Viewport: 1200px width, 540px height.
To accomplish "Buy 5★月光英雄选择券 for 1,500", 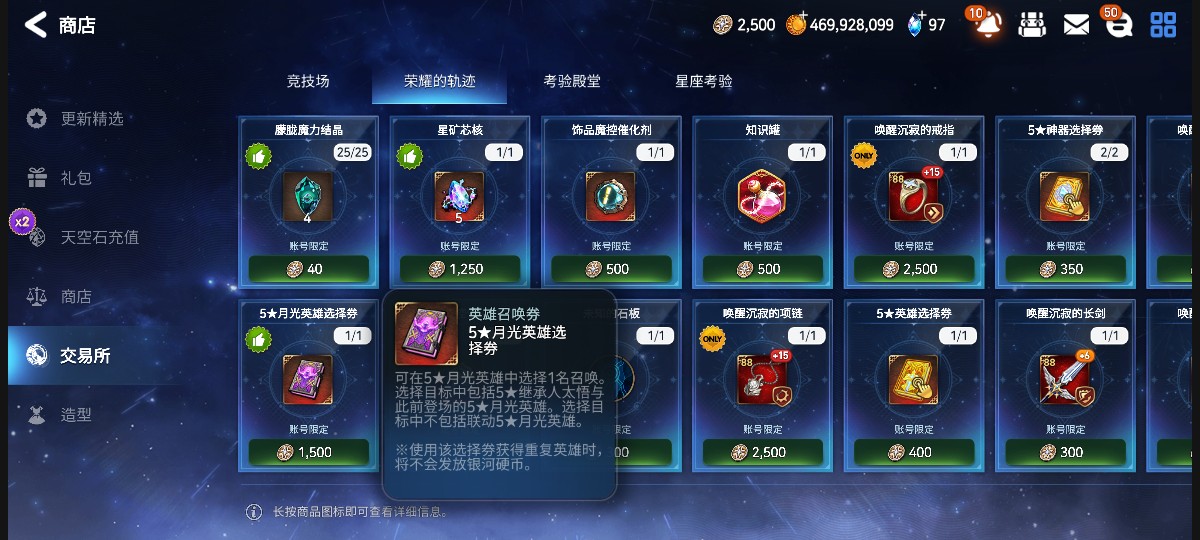I will pos(308,452).
